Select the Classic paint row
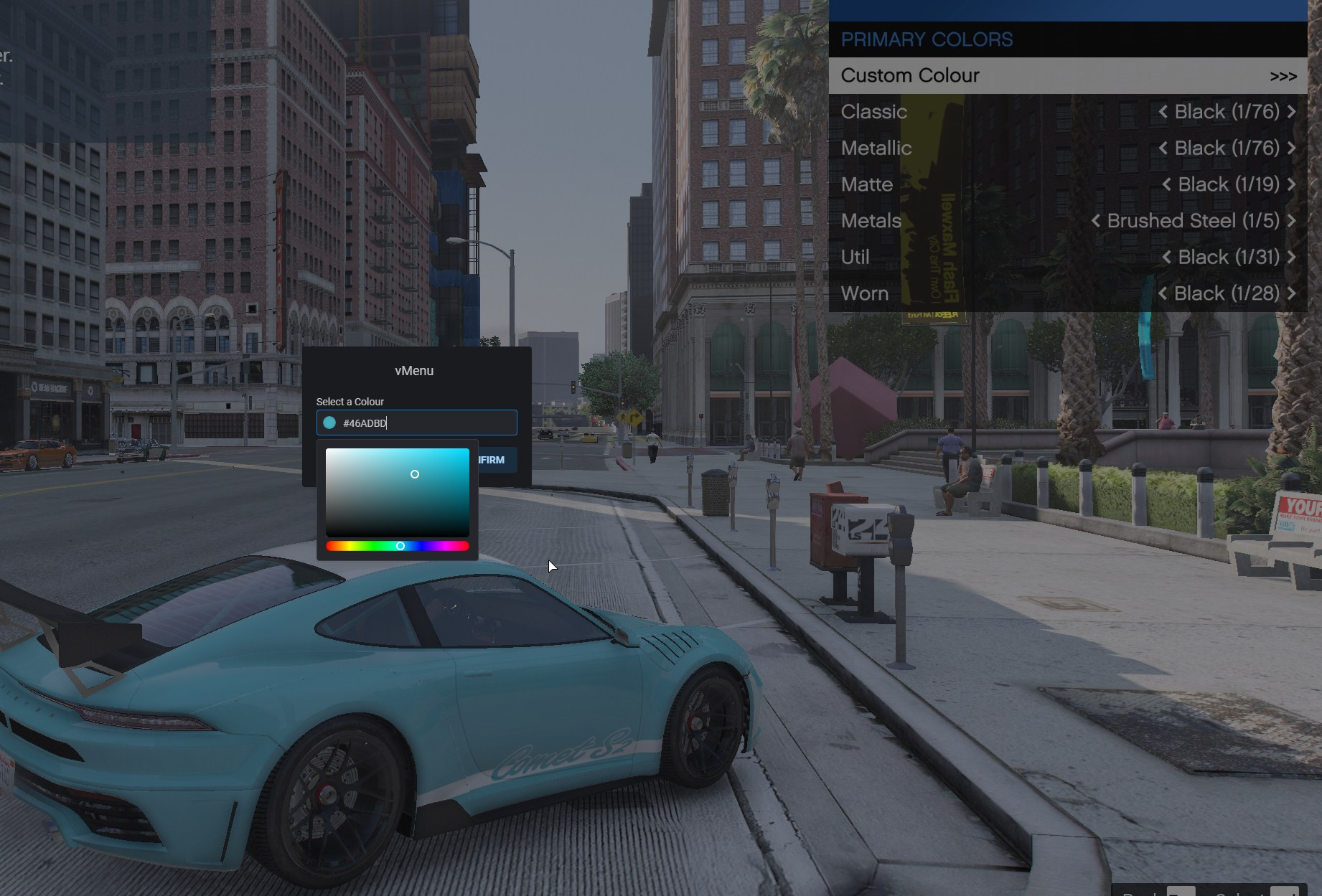Screen dimensions: 1322x896 click(x=873, y=112)
